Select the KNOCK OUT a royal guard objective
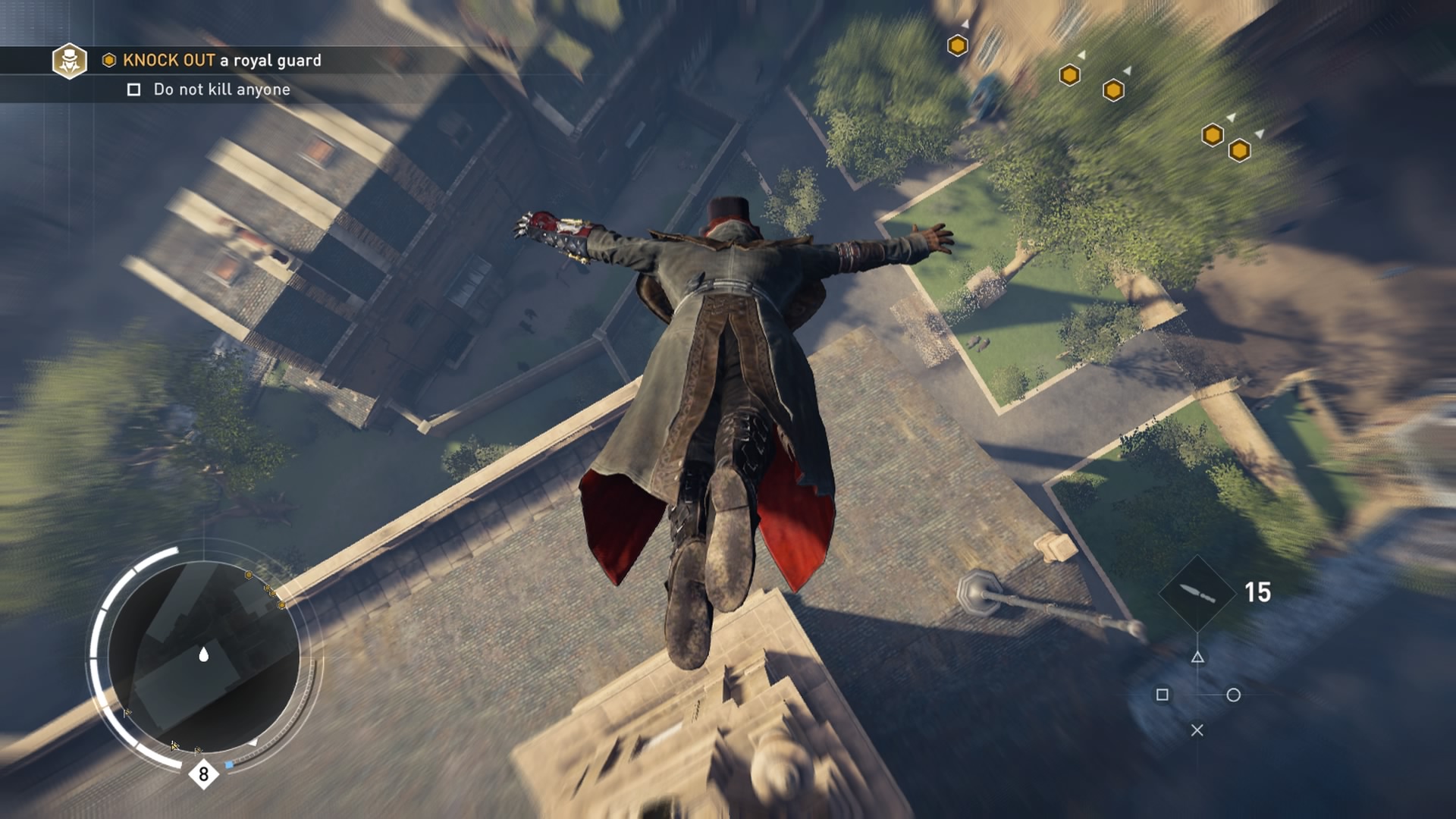 [x=221, y=61]
